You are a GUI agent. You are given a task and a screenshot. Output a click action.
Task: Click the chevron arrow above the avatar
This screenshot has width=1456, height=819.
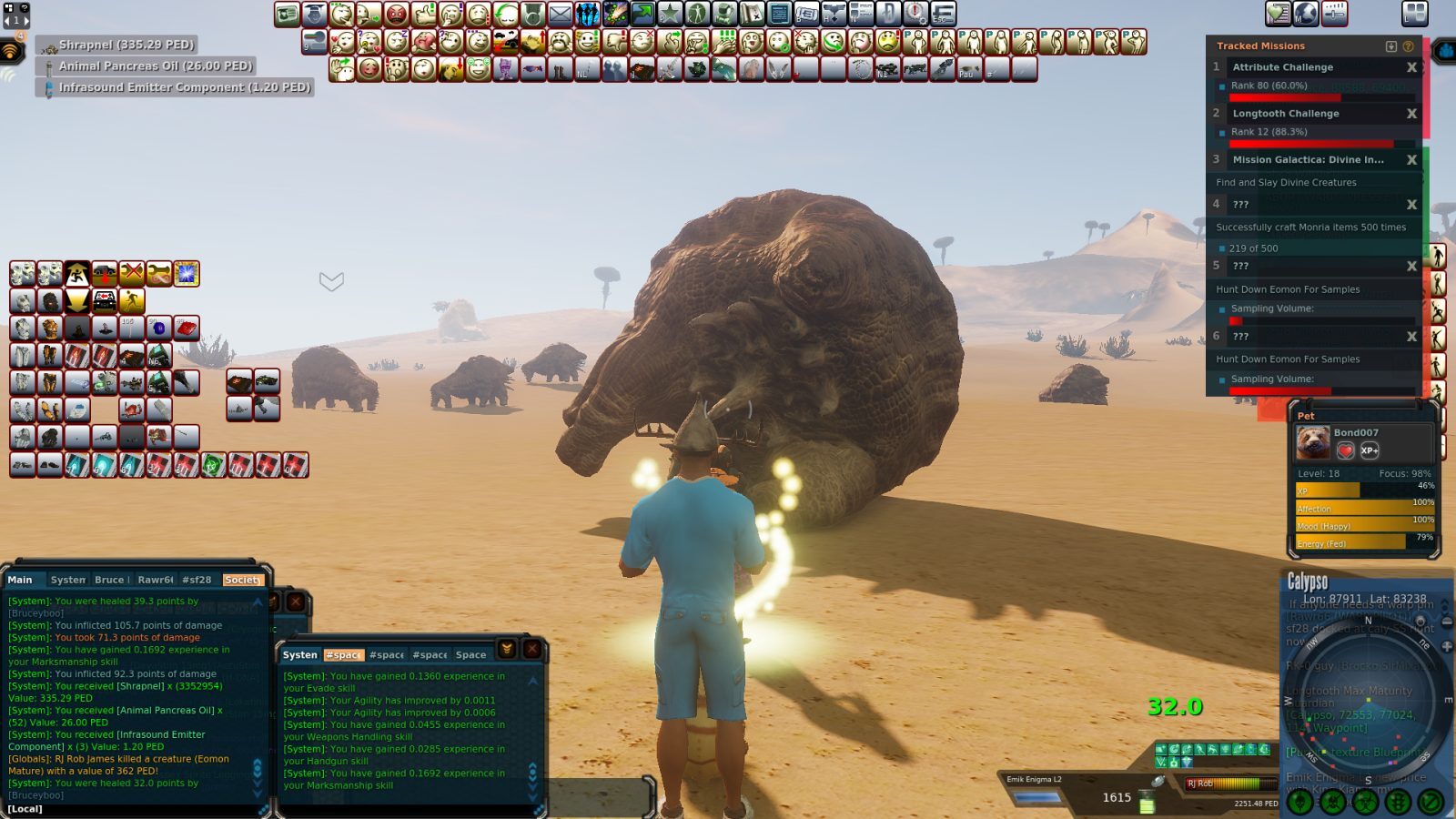(330, 283)
